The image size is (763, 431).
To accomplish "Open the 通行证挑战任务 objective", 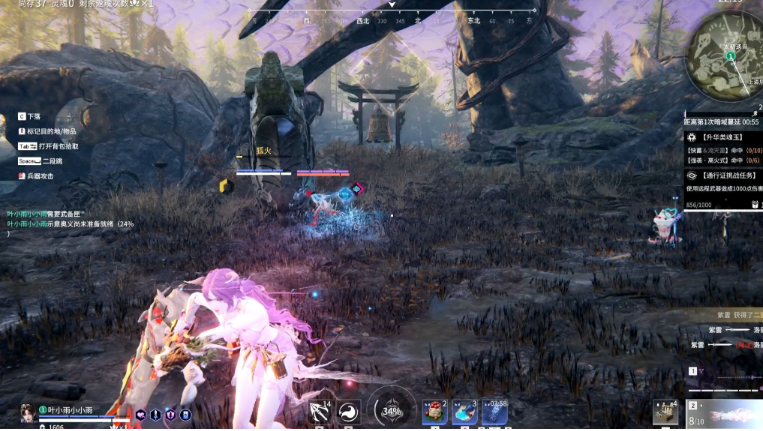I will (x=724, y=174).
